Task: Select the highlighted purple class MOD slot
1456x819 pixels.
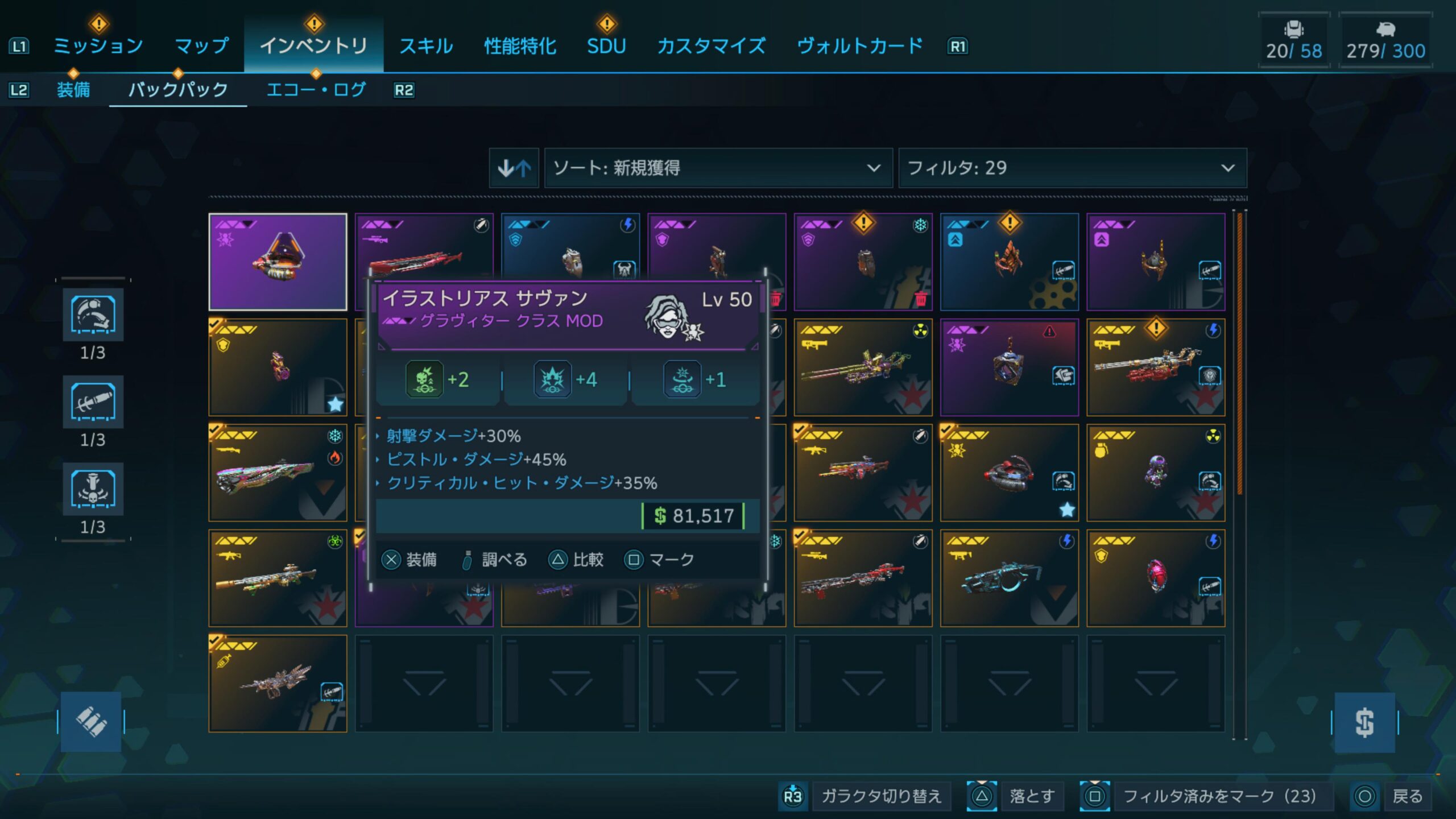Action: 278,262
